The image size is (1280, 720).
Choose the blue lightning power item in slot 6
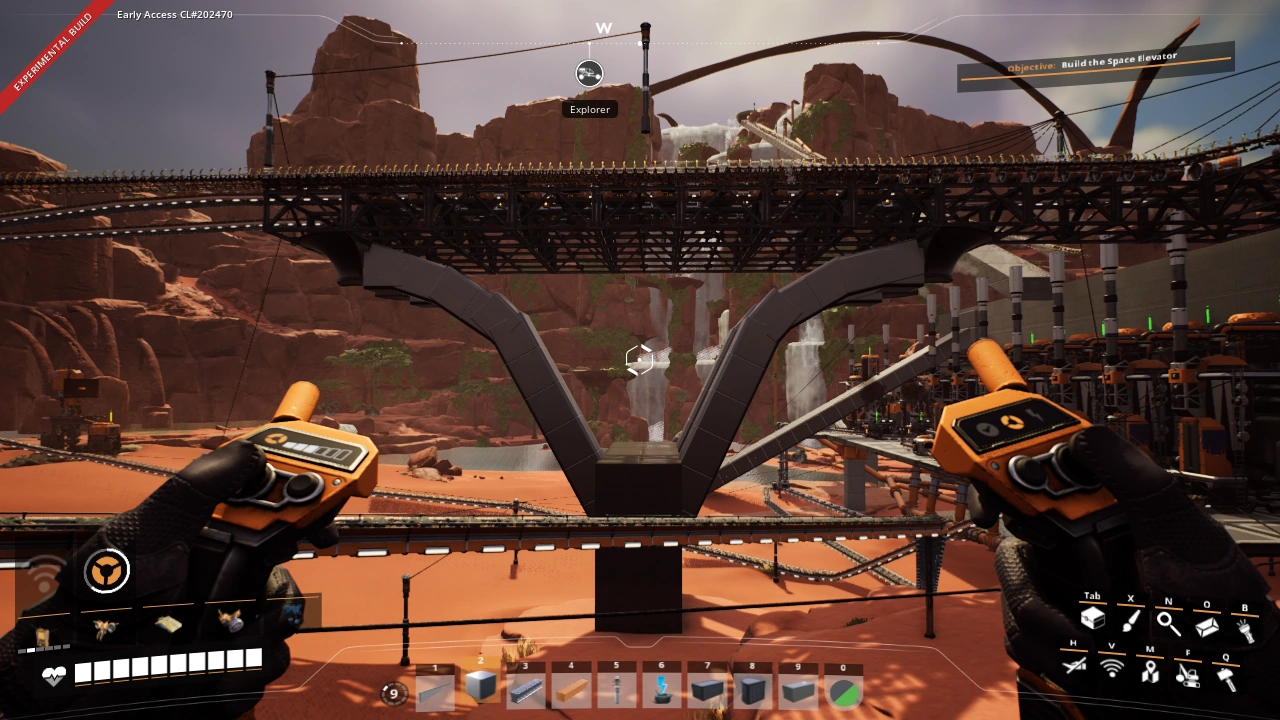tap(662, 690)
